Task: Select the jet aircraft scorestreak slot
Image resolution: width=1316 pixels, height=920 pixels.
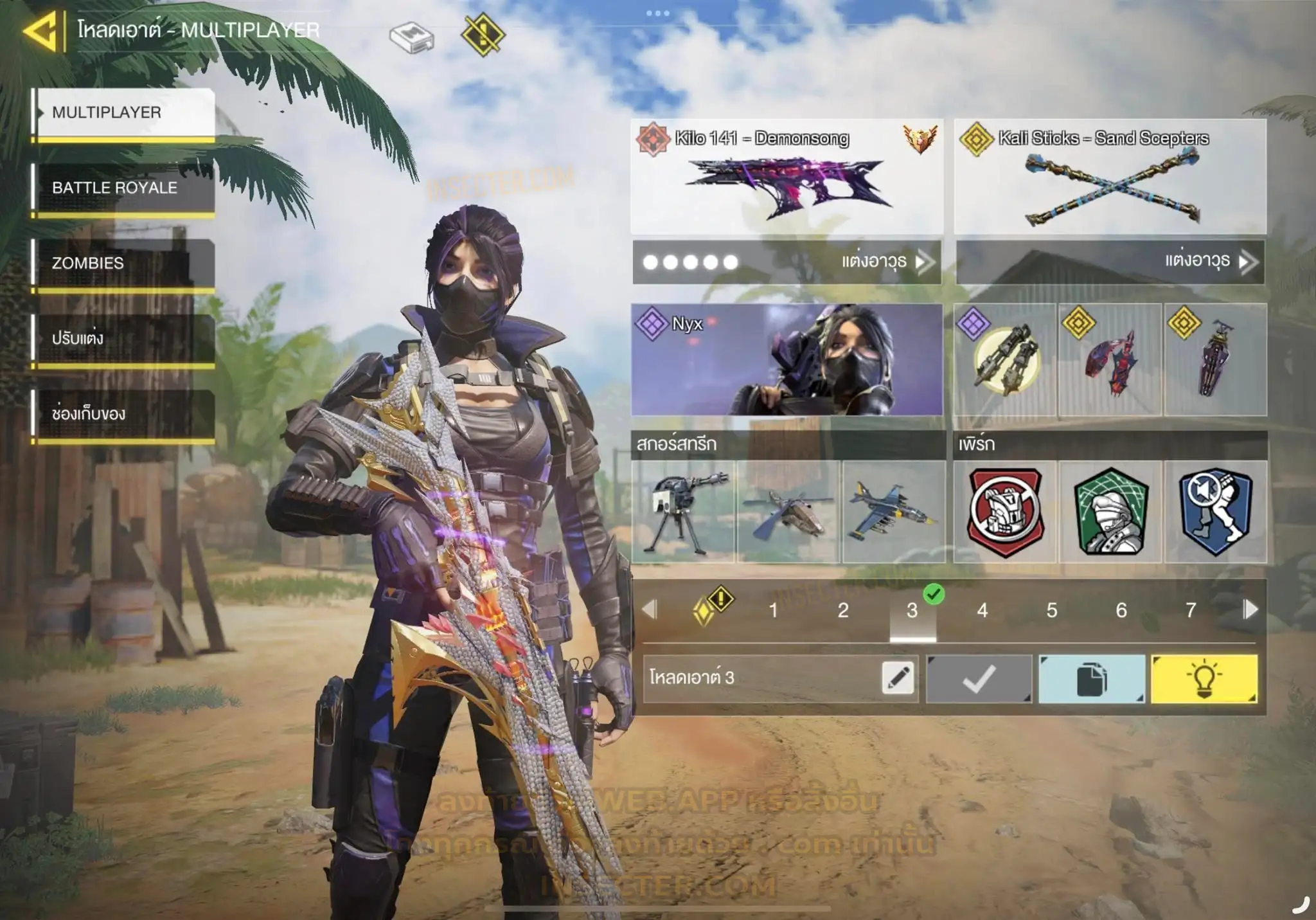Action: (893, 512)
